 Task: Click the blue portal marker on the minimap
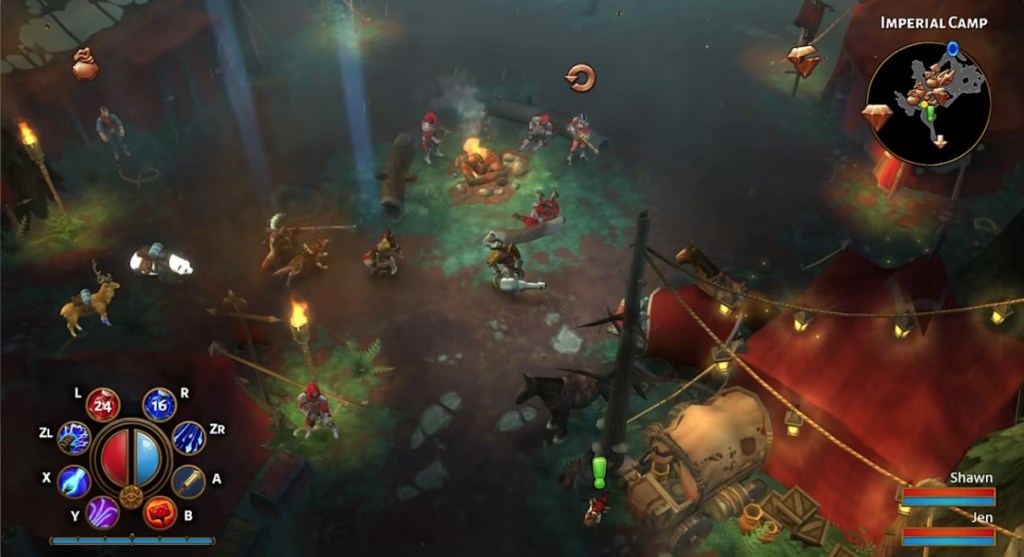(952, 48)
